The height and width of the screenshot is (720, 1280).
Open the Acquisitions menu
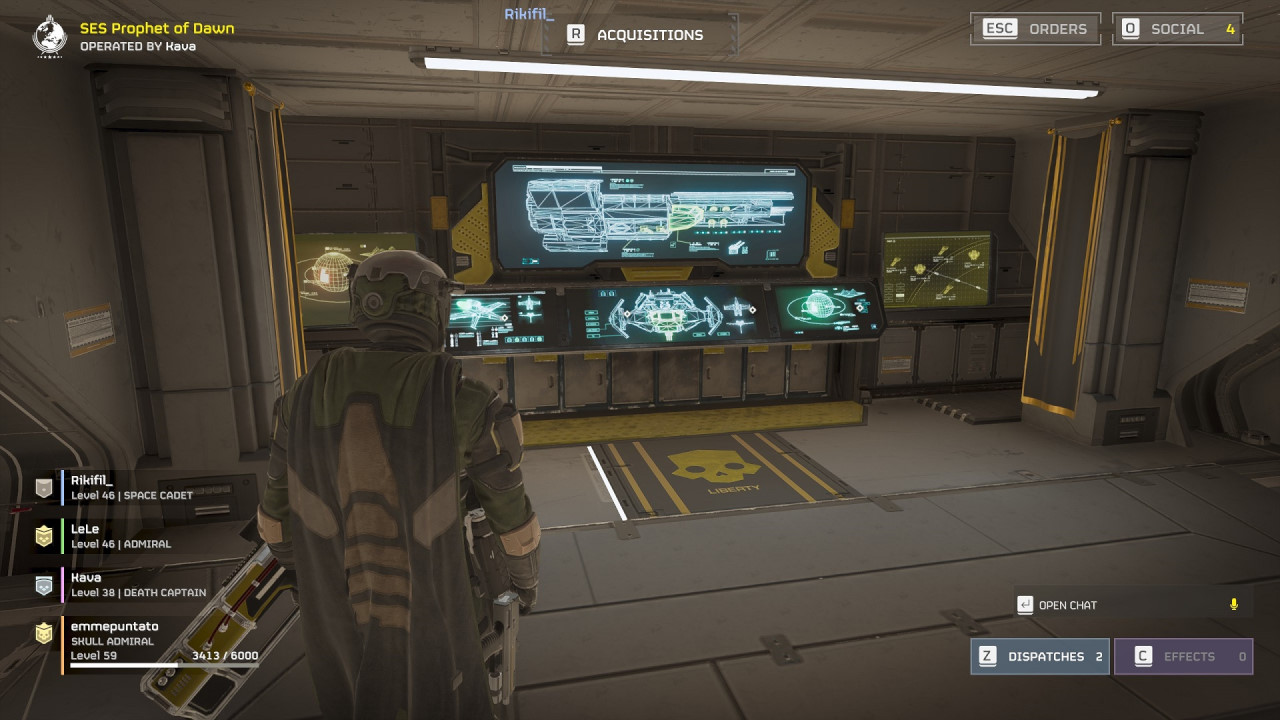point(637,35)
